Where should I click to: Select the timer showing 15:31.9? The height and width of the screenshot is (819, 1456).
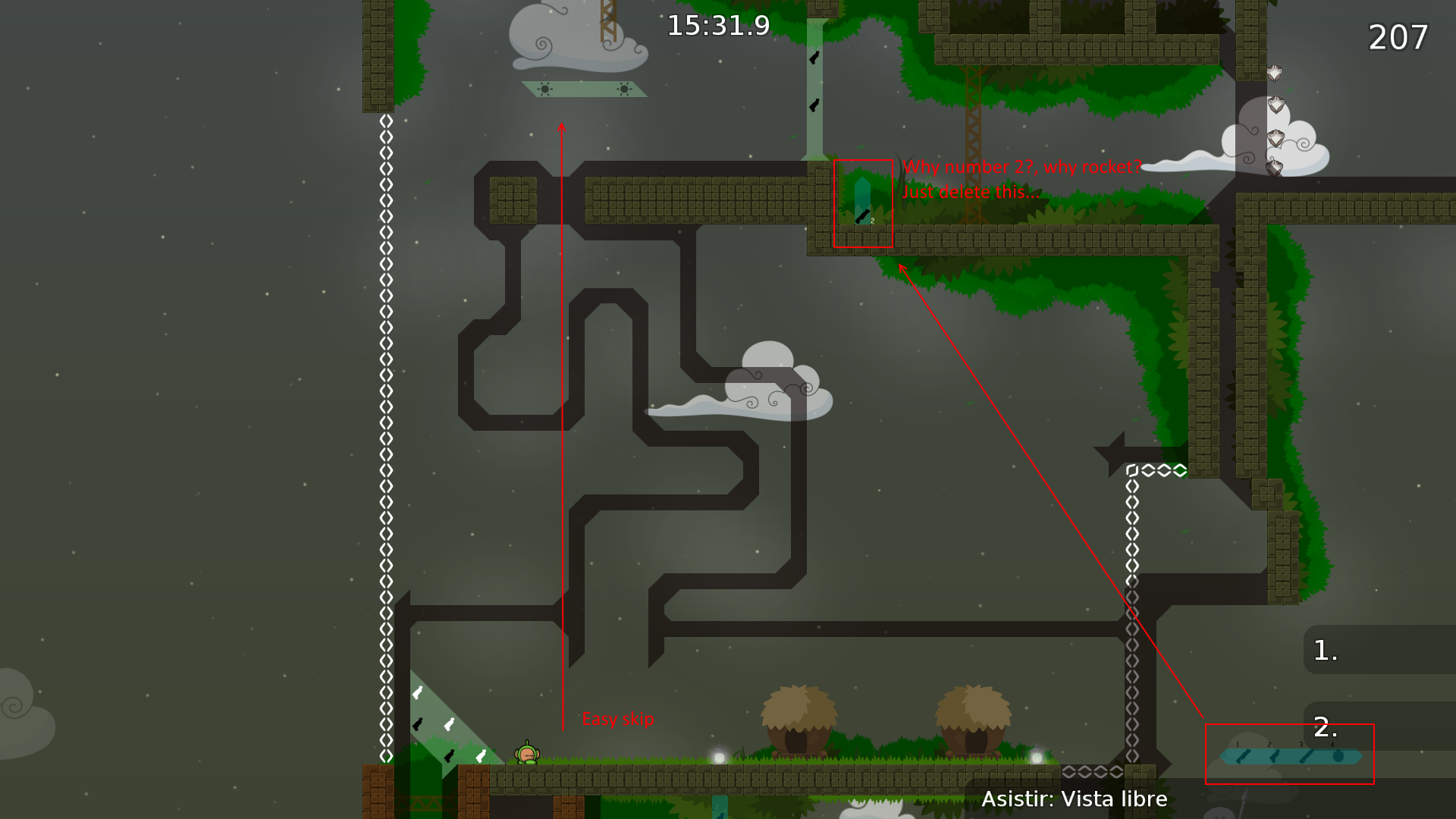[717, 25]
